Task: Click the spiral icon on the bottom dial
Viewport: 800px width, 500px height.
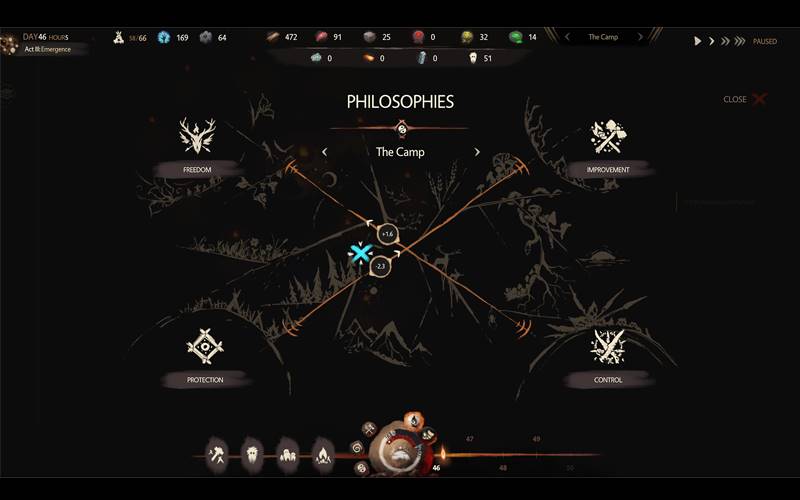Action: [357, 446]
